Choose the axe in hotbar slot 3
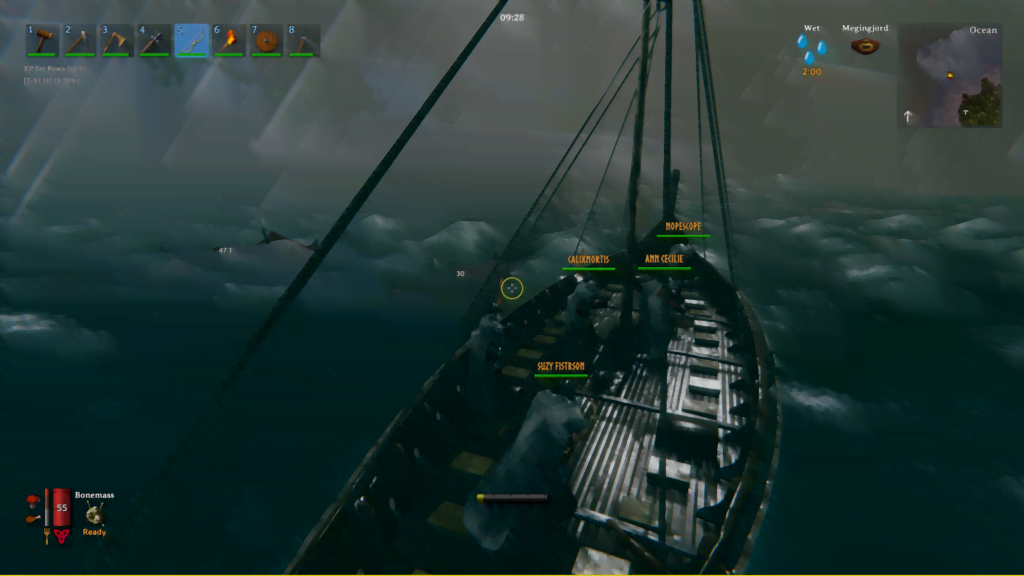 (x=117, y=41)
